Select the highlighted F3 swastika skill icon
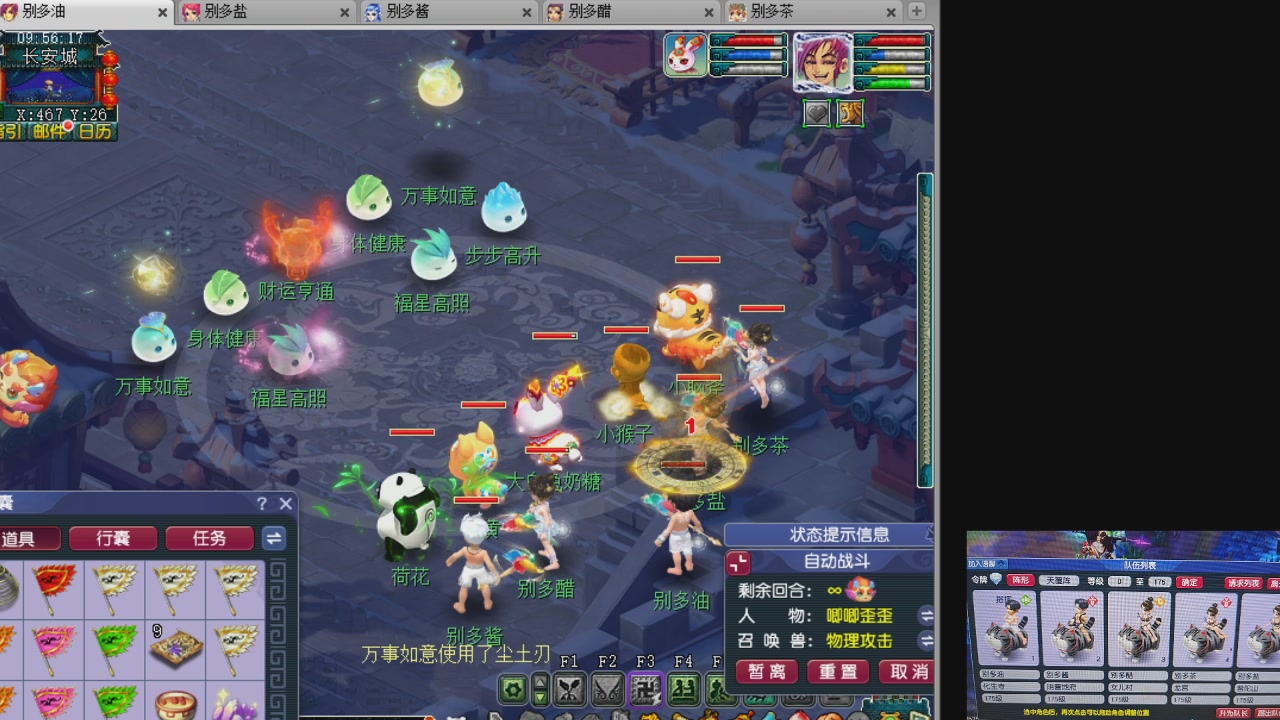 click(x=645, y=688)
